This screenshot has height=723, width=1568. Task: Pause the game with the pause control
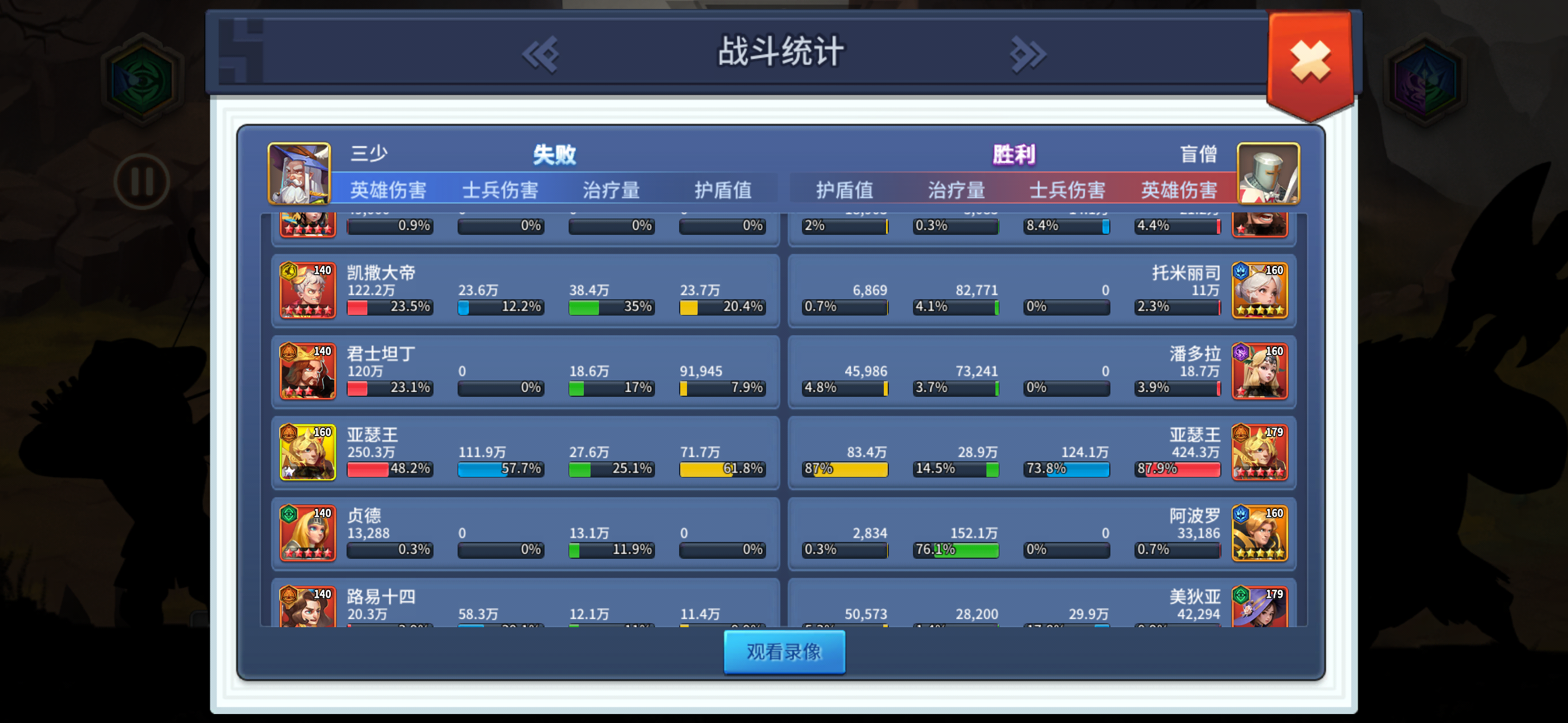(142, 178)
